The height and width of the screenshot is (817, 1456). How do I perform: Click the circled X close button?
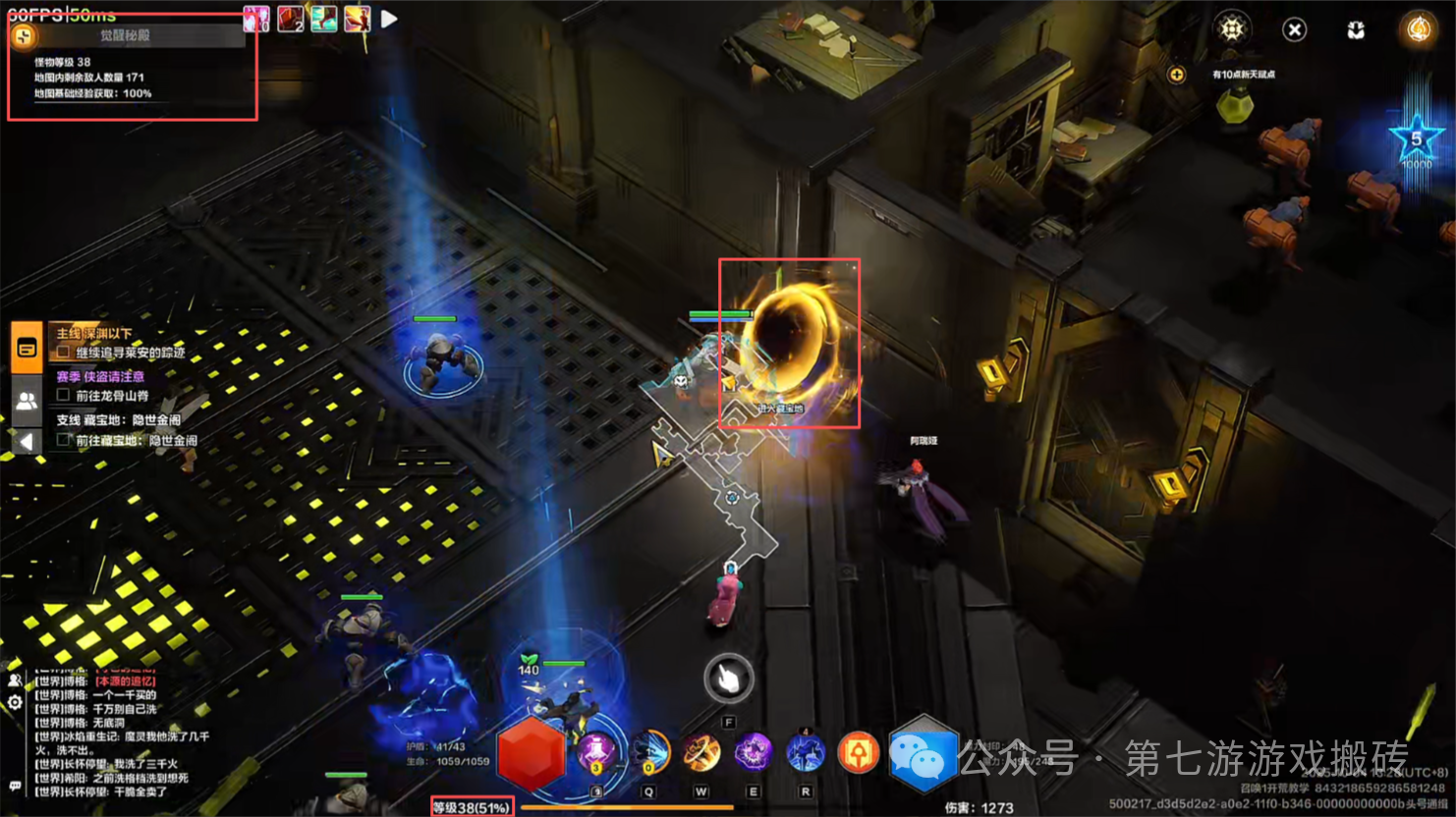(1295, 30)
